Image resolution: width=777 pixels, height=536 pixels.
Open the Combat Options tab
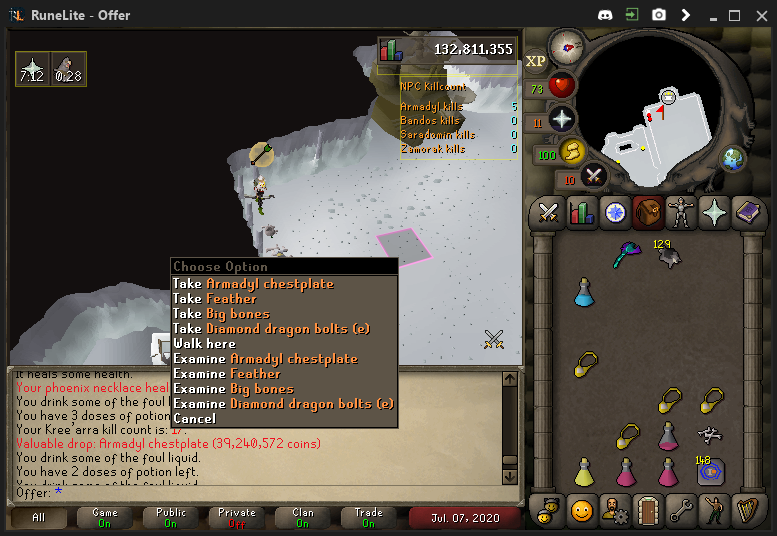(548, 212)
